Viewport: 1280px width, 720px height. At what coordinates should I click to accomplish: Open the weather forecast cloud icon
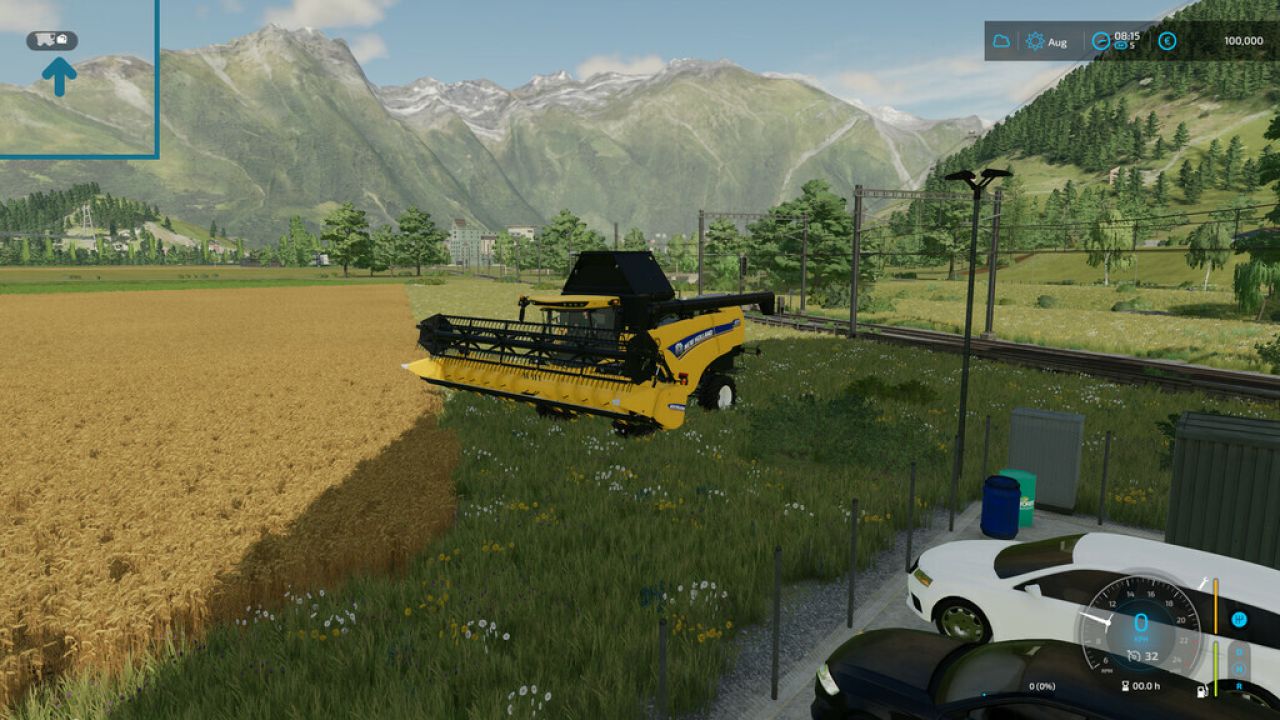pyautogui.click(x=1001, y=42)
